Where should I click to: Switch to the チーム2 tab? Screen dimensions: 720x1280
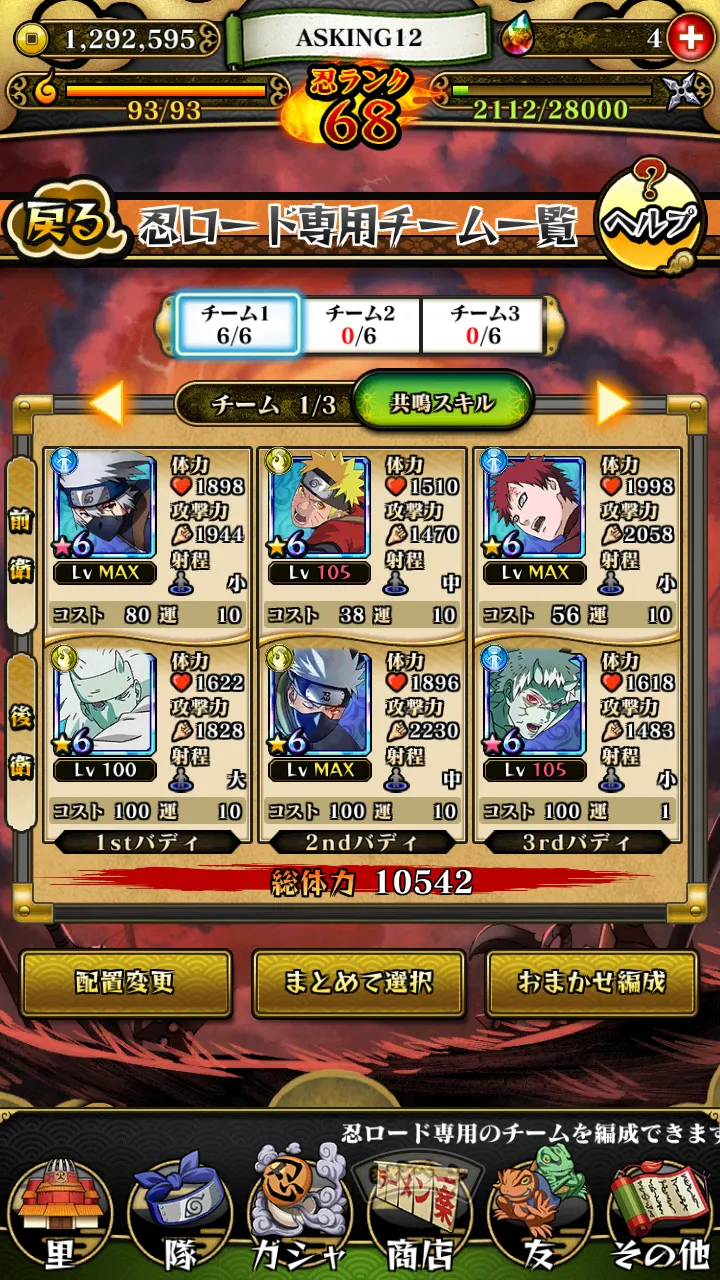point(360,324)
